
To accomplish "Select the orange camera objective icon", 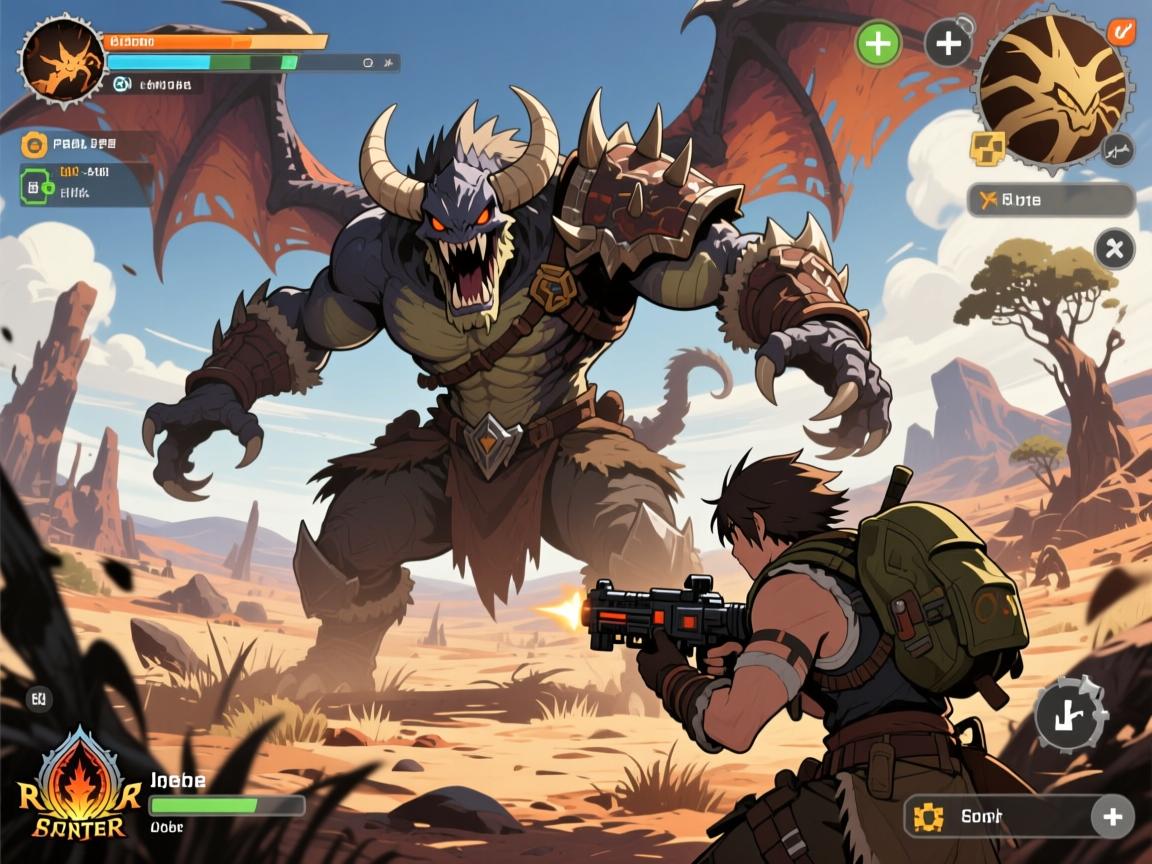I will tap(35, 144).
